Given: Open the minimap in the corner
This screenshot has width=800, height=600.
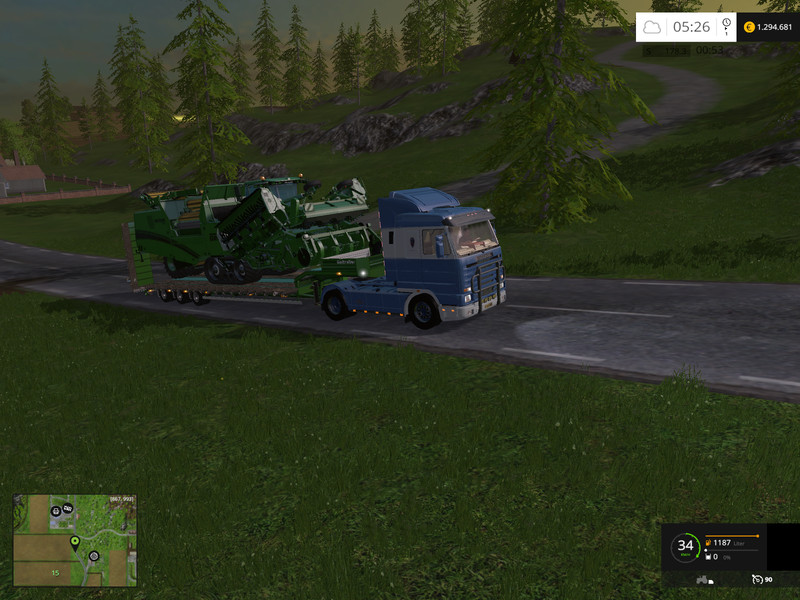Looking at the screenshot, I should (x=75, y=540).
